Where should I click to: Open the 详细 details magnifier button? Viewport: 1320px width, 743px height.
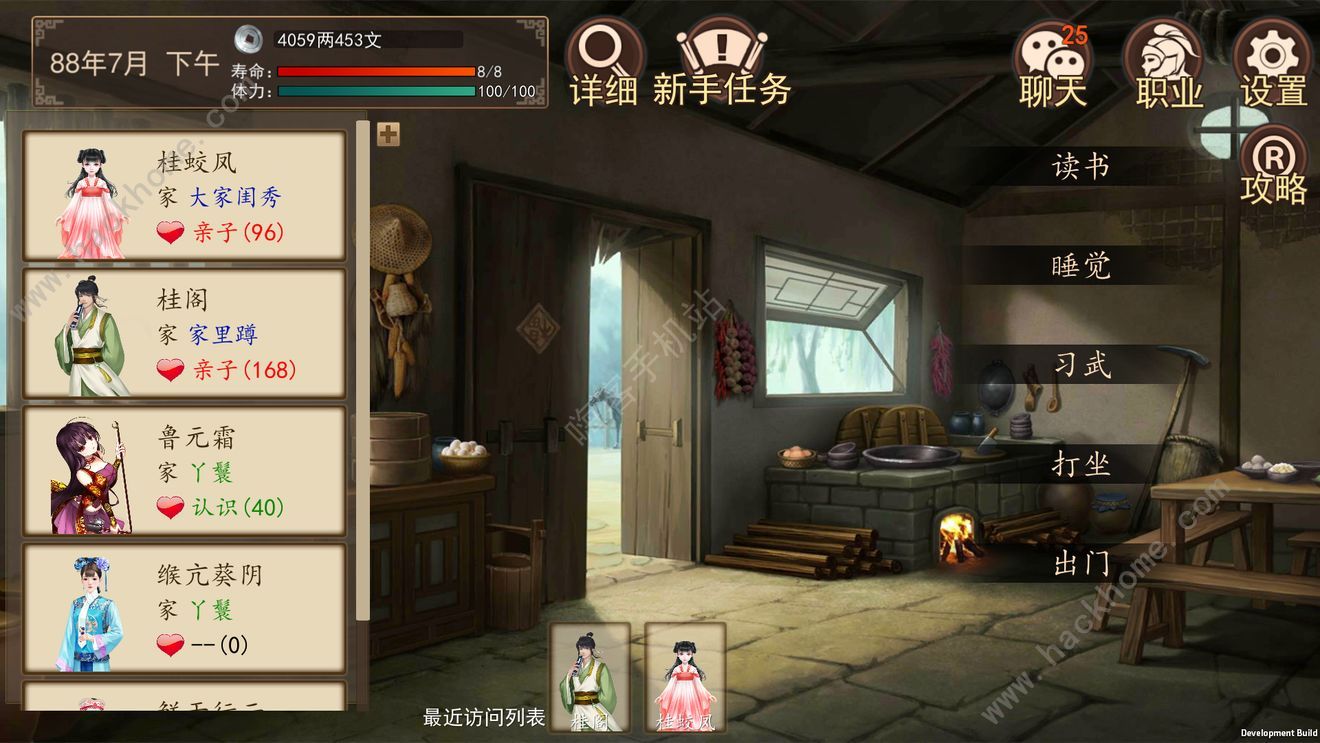click(x=603, y=63)
